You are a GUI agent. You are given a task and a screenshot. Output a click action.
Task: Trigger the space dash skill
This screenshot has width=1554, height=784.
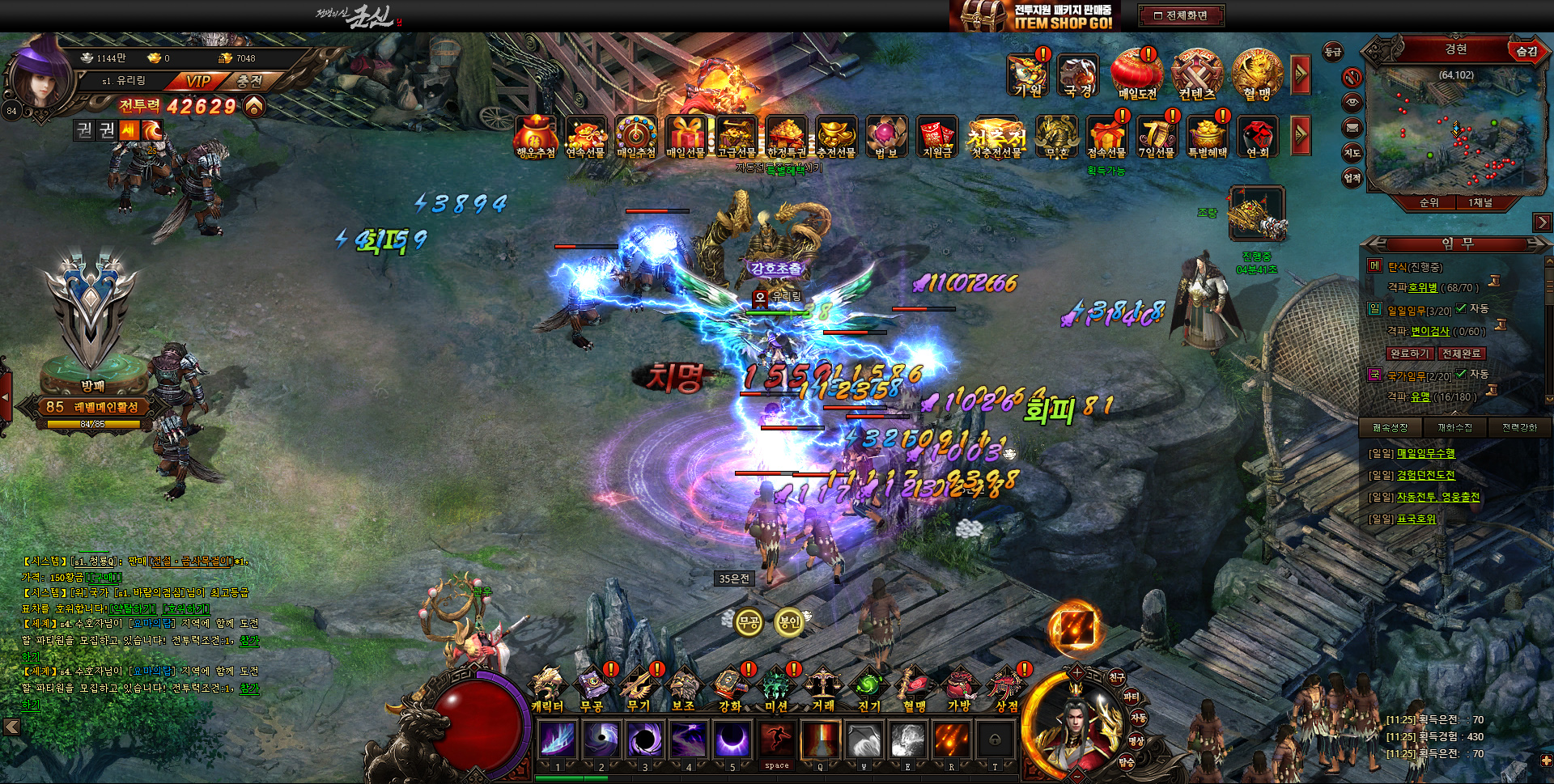[776, 739]
